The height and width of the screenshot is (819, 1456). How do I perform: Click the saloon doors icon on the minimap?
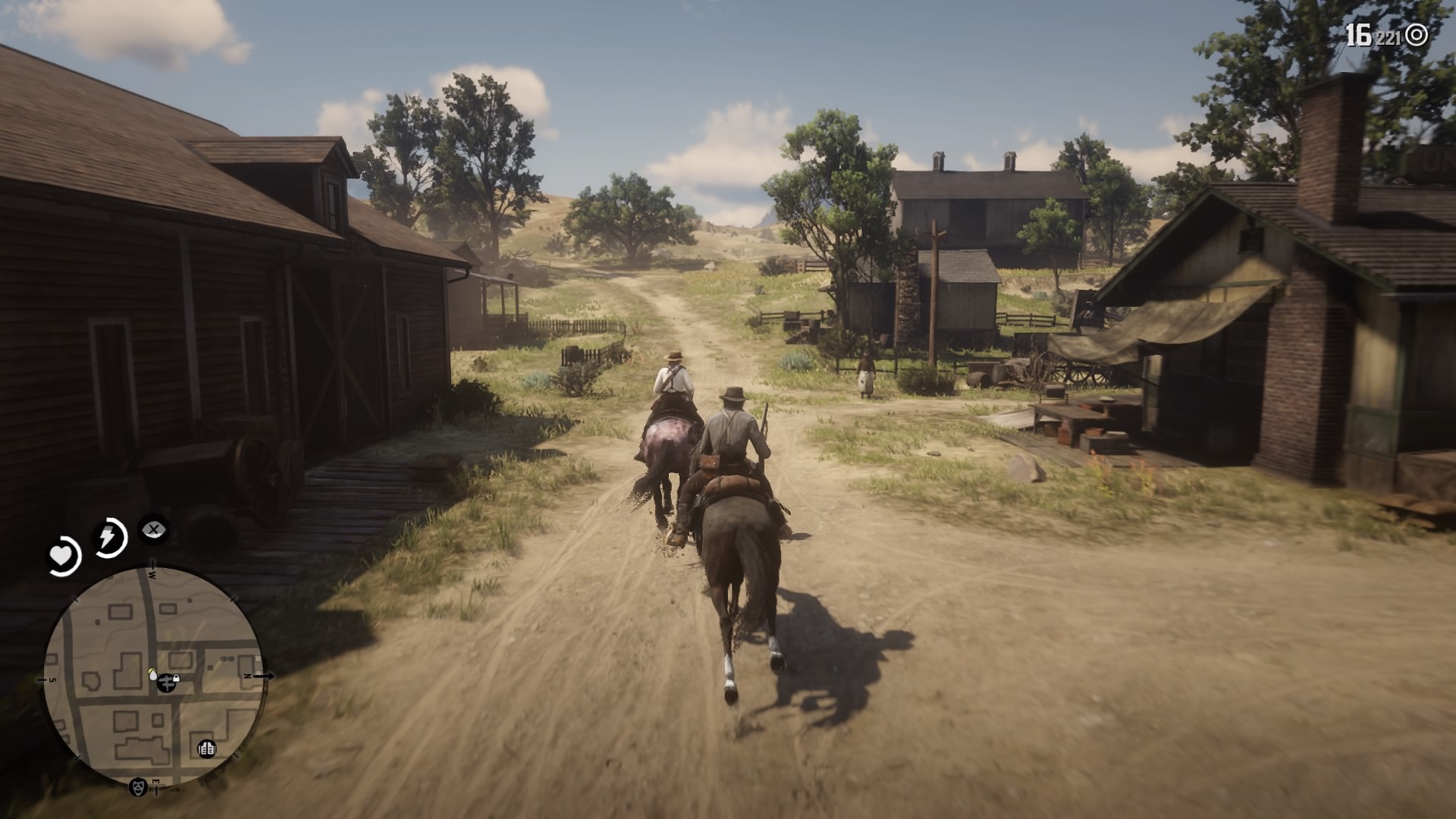click(x=207, y=749)
